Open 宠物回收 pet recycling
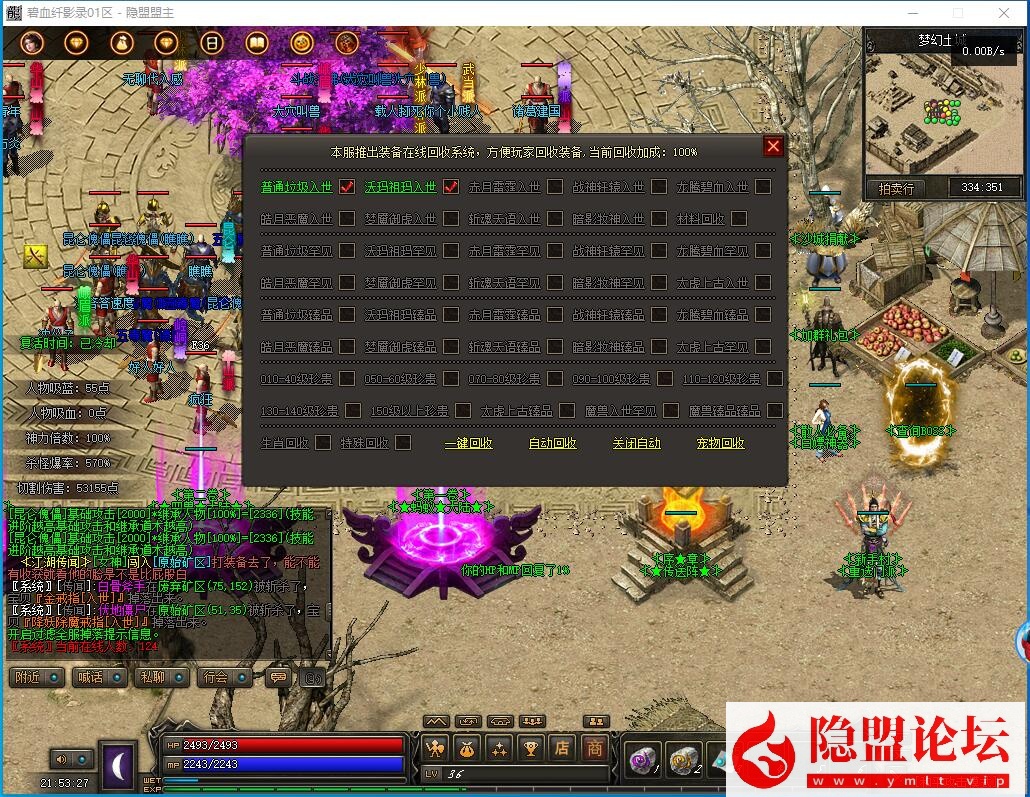1030x797 pixels. [x=720, y=443]
